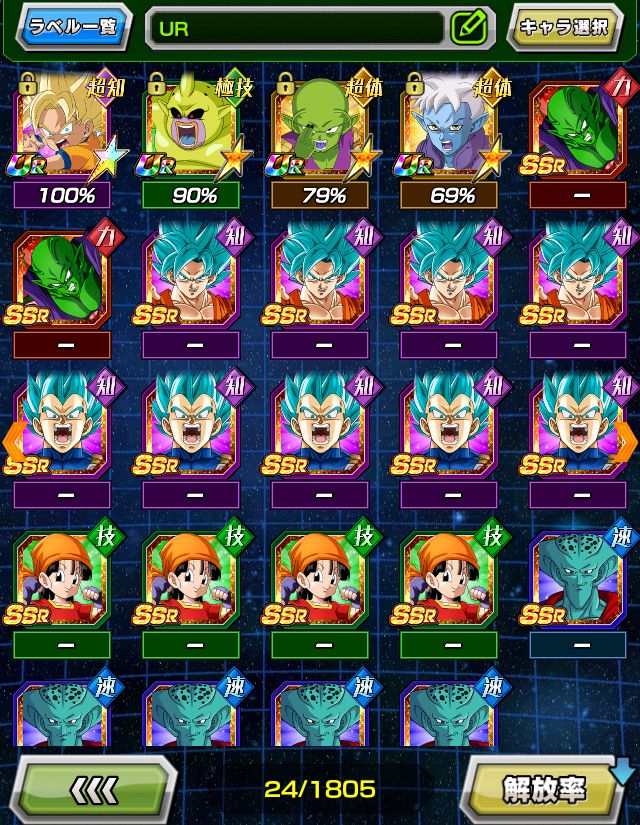Go to the next page with right arrow
The image size is (640, 825).
tap(626, 437)
